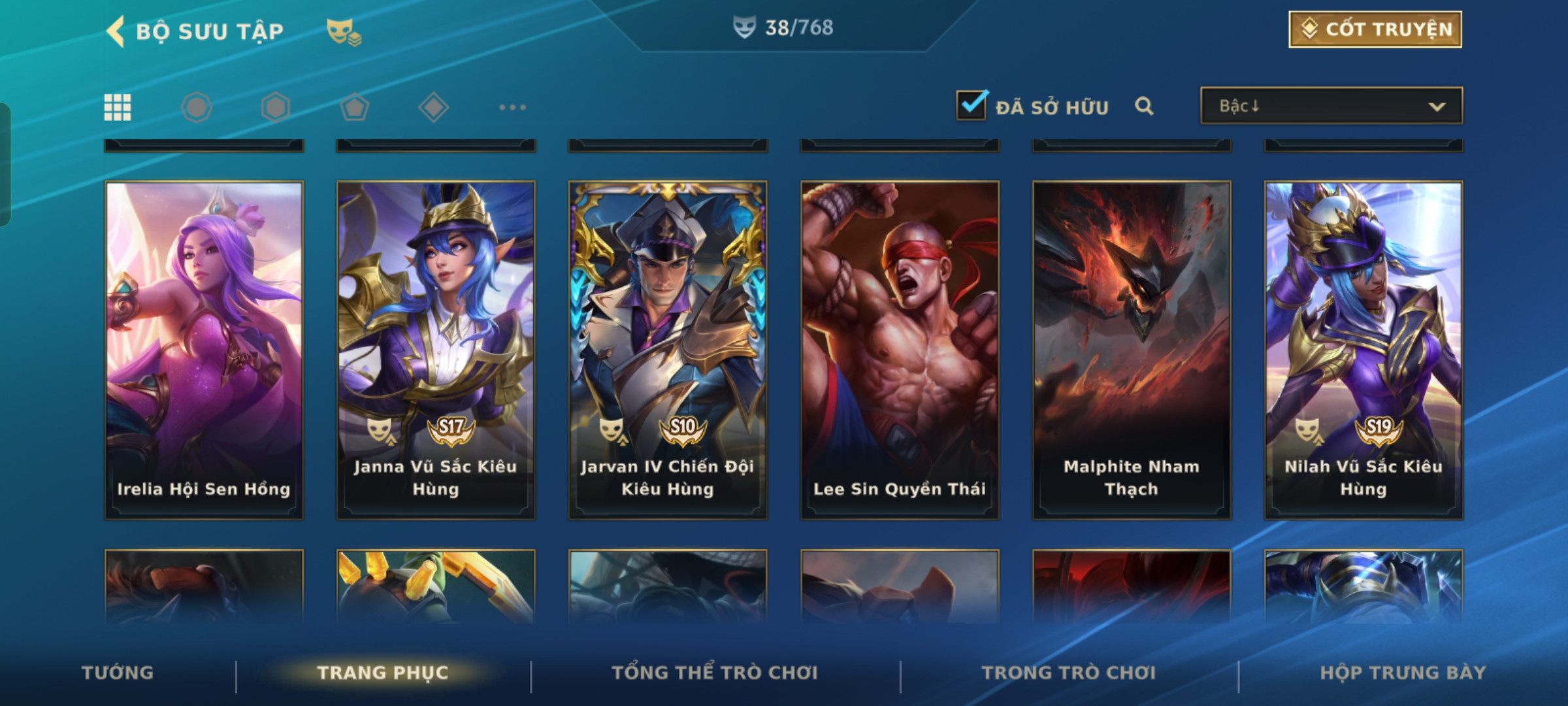Open Nilah Vũ Sắc Kiêu Hùng skin
The image size is (1568, 706).
point(1364,350)
